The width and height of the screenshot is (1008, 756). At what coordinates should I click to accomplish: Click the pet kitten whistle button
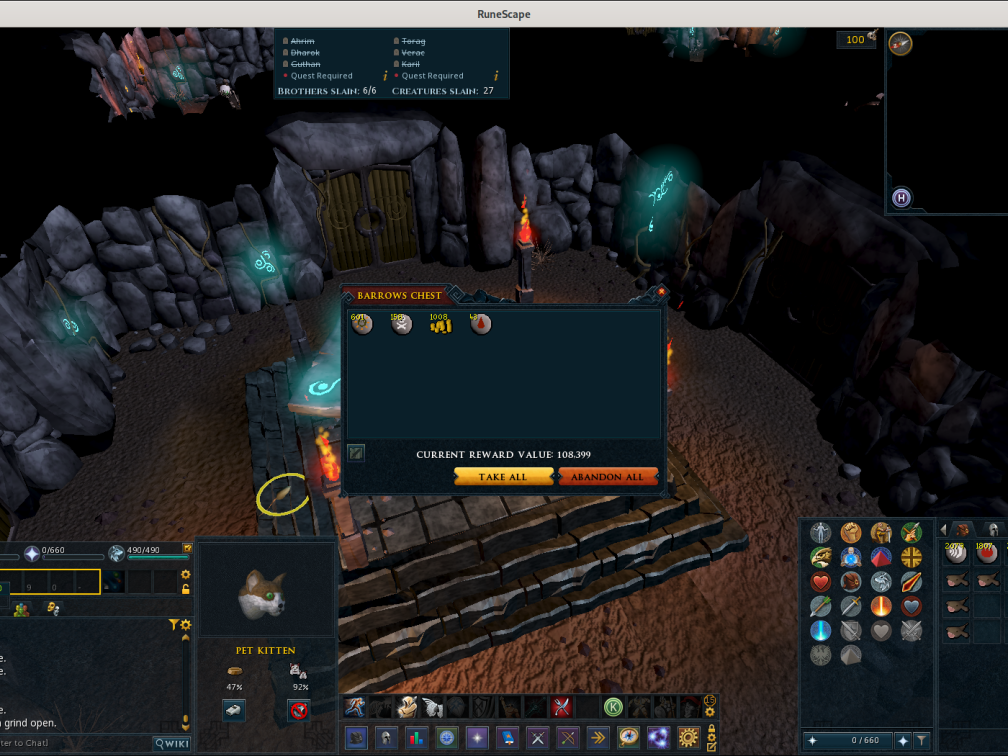[234, 709]
